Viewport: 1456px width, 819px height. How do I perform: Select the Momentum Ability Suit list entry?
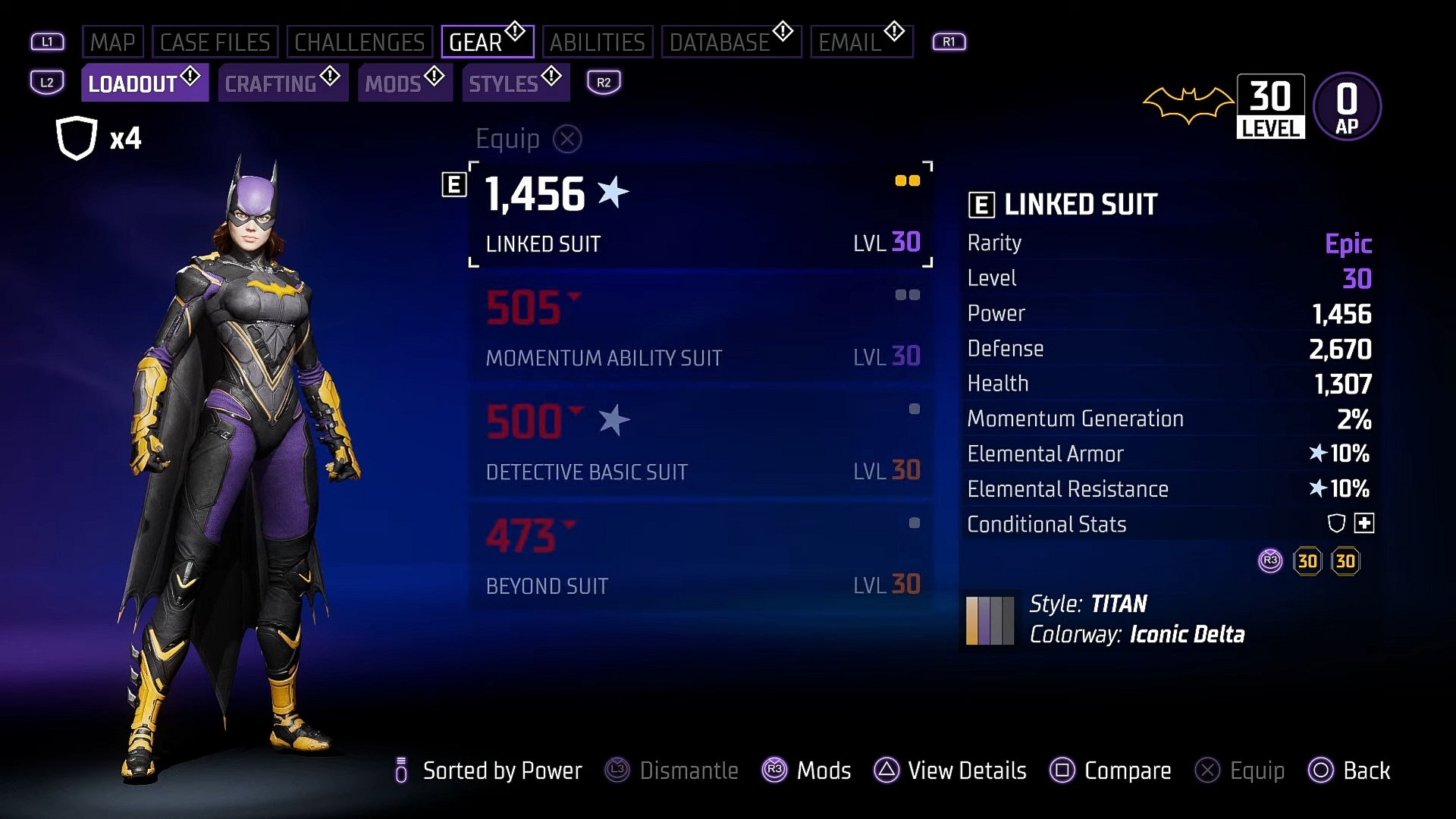click(701, 330)
